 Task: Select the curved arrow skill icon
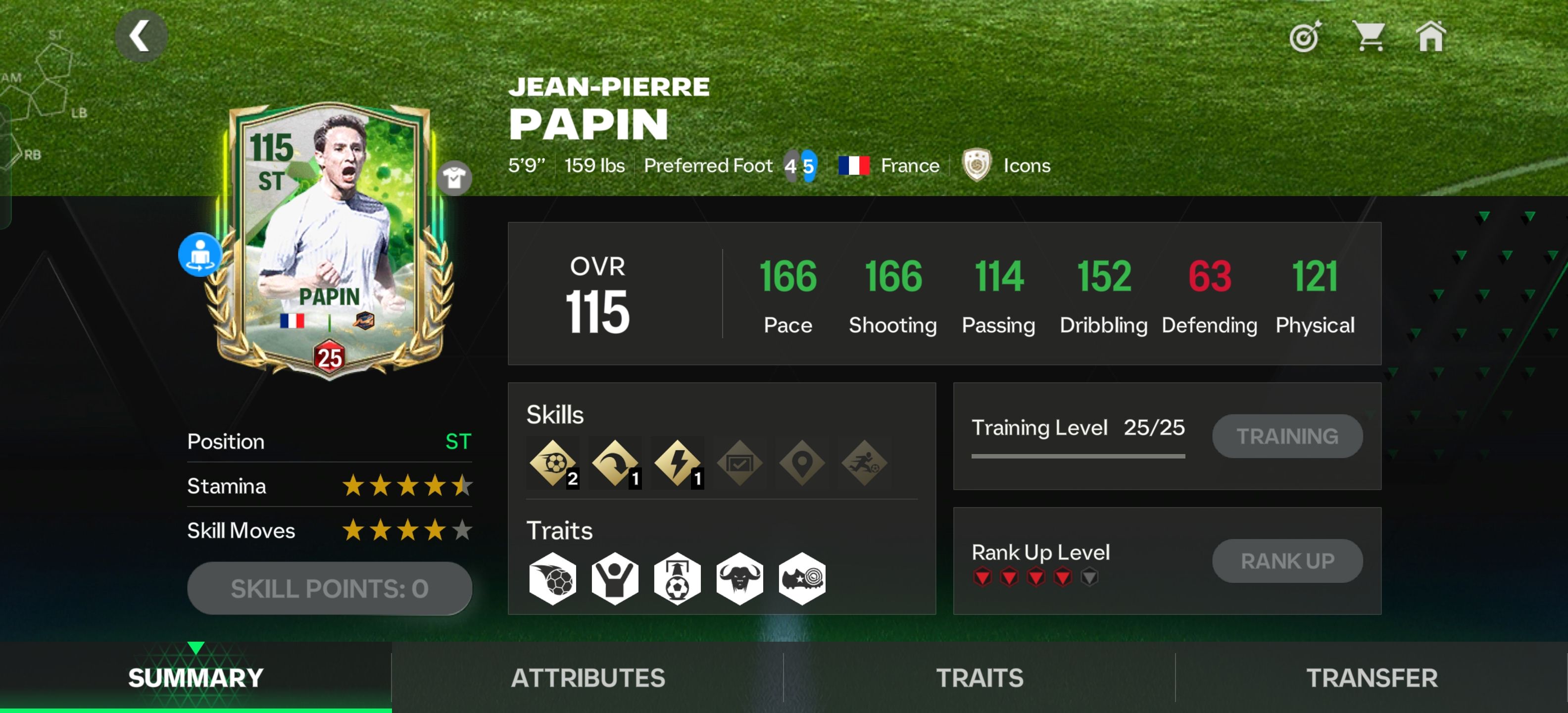[x=615, y=463]
